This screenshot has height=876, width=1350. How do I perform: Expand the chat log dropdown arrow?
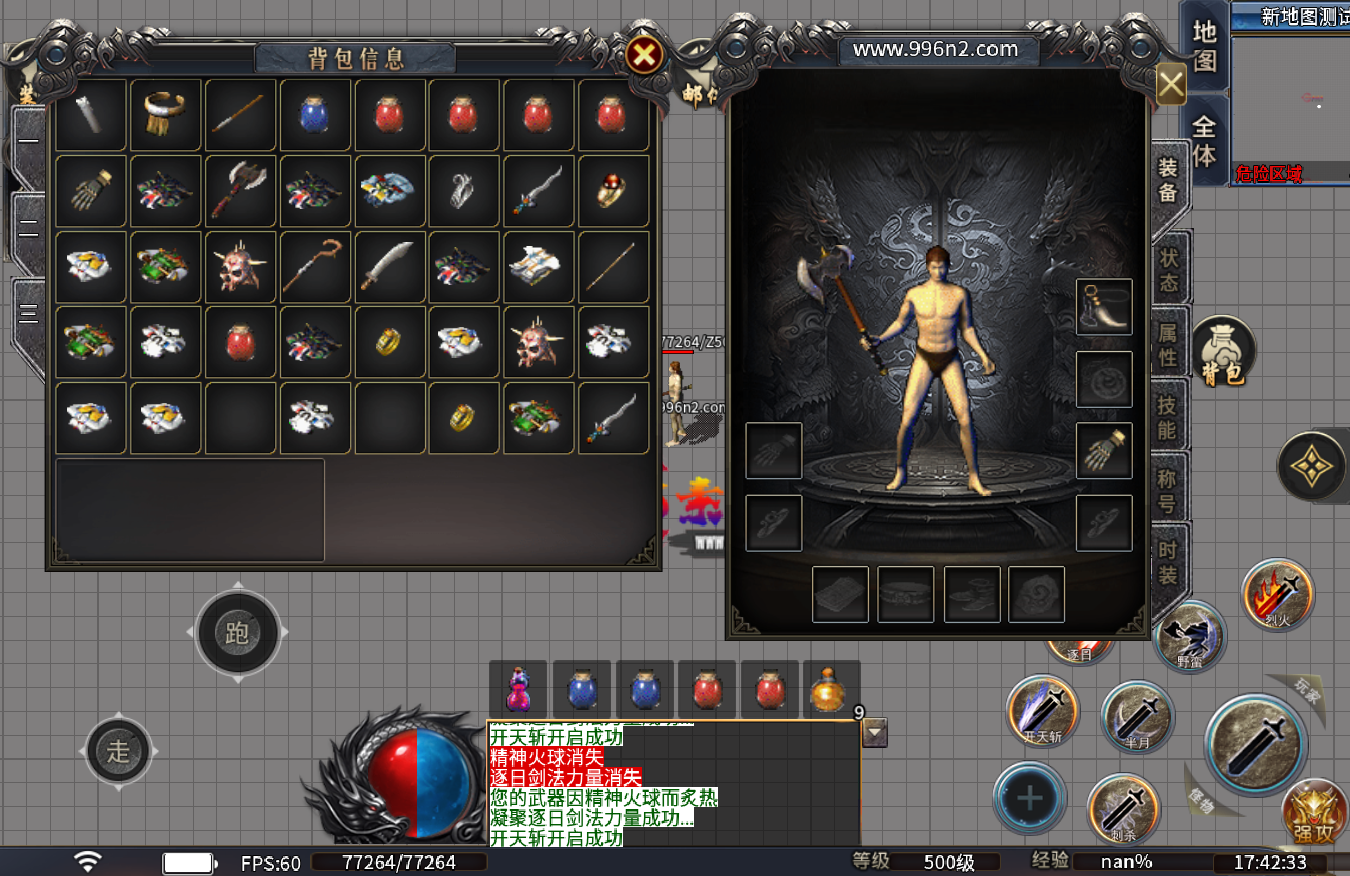pos(875,734)
